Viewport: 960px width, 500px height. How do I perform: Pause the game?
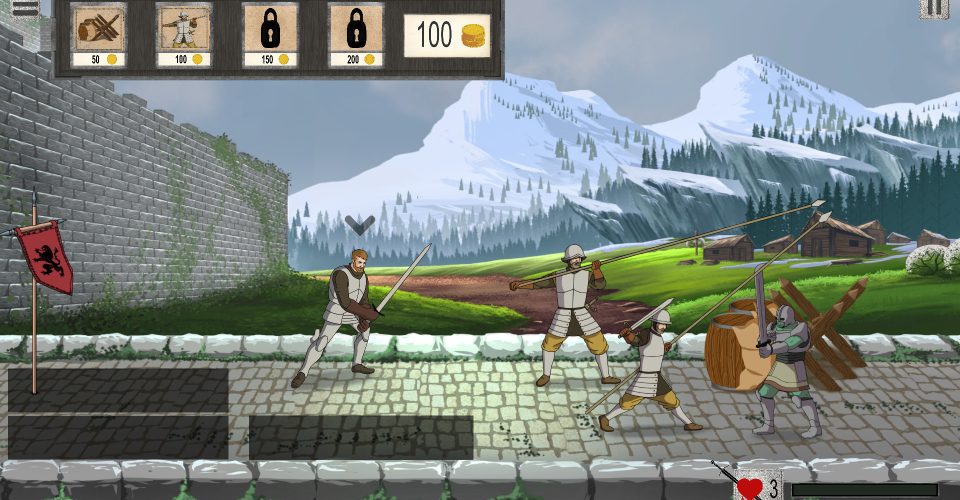tap(934, 8)
